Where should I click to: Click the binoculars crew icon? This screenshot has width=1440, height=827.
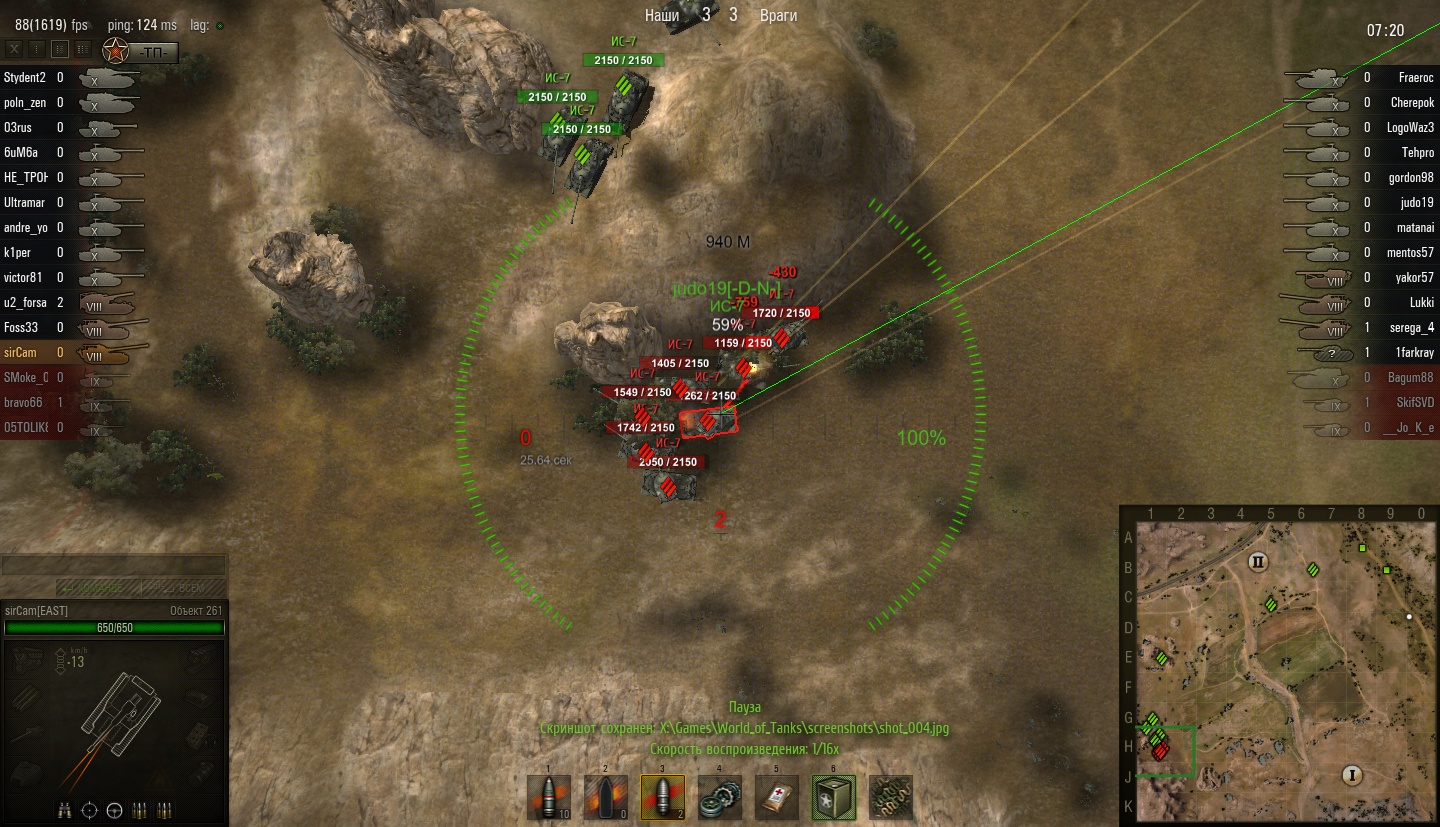(65, 808)
